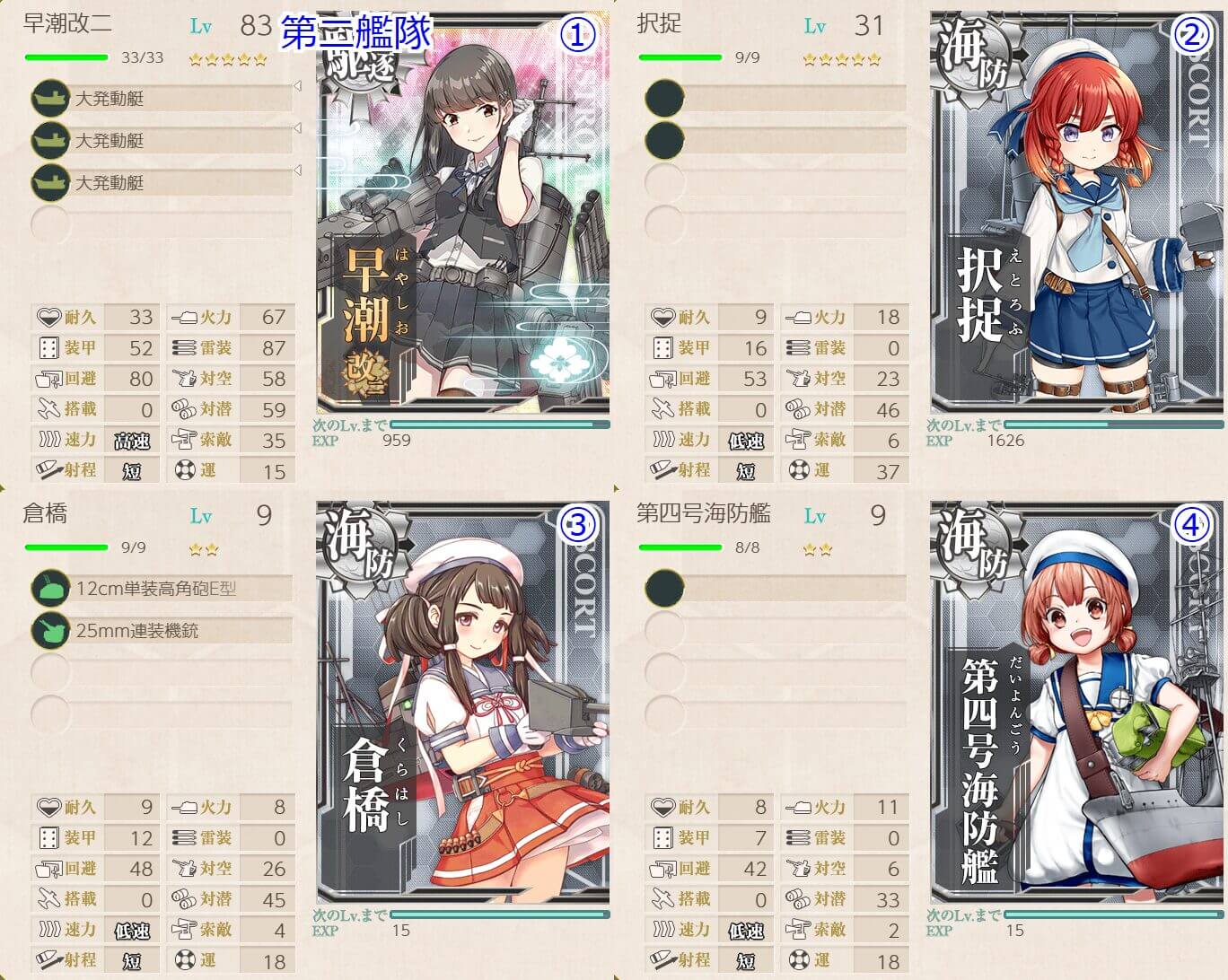The height and width of the screenshot is (980, 1228).
Task: Click the circled number 1 marker
Action: [577, 35]
